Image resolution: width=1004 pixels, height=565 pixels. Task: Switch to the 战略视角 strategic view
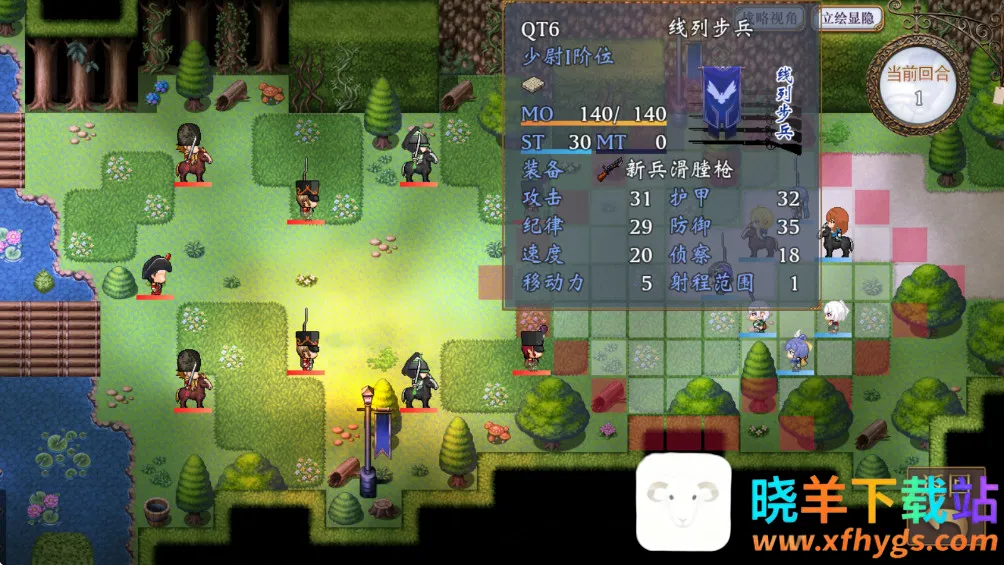pos(773,17)
